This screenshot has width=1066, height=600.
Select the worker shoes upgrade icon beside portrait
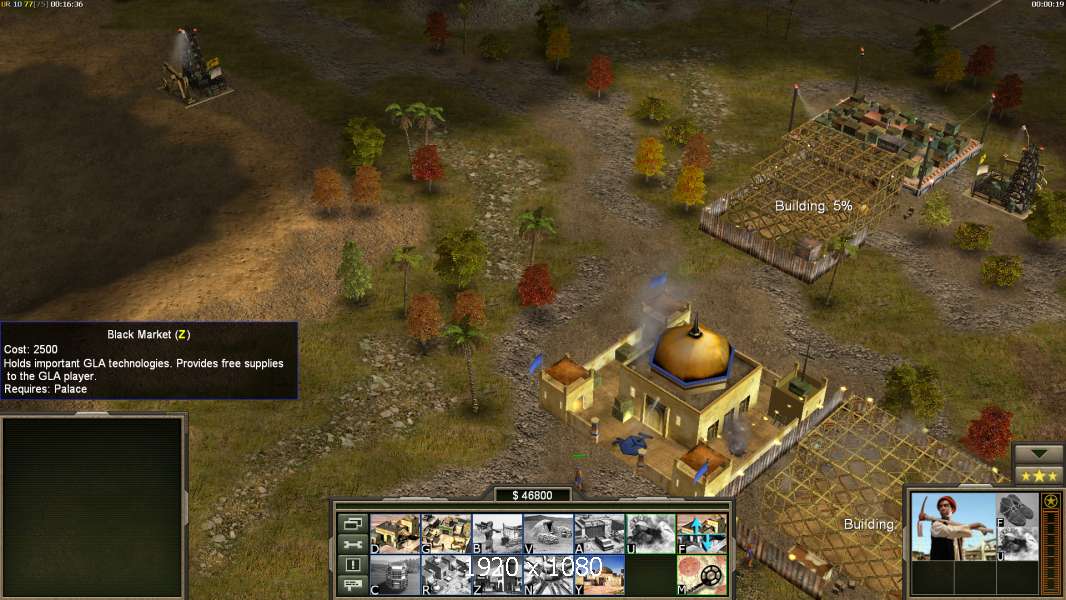click(1018, 509)
